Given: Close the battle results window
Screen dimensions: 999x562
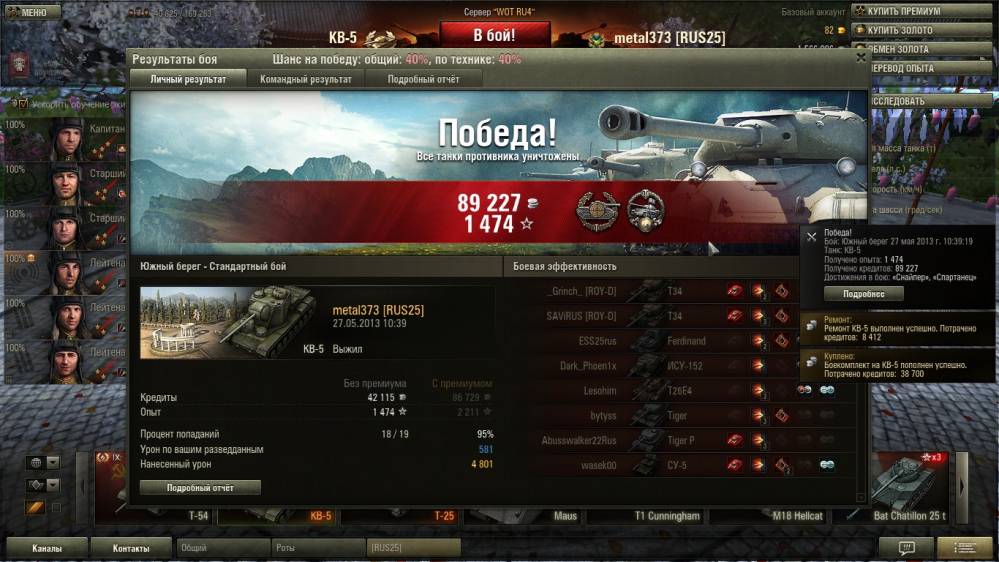Looking at the screenshot, I should coord(861,58).
